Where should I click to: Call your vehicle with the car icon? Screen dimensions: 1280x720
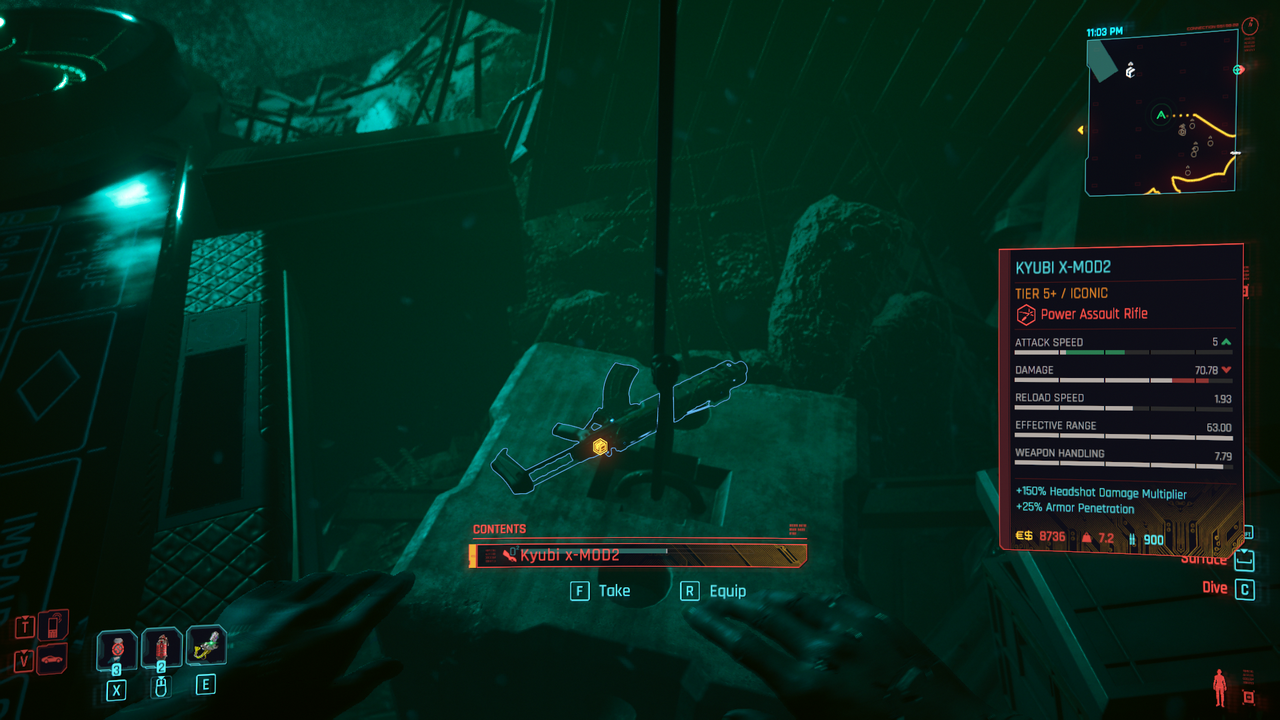pyautogui.click(x=50, y=659)
